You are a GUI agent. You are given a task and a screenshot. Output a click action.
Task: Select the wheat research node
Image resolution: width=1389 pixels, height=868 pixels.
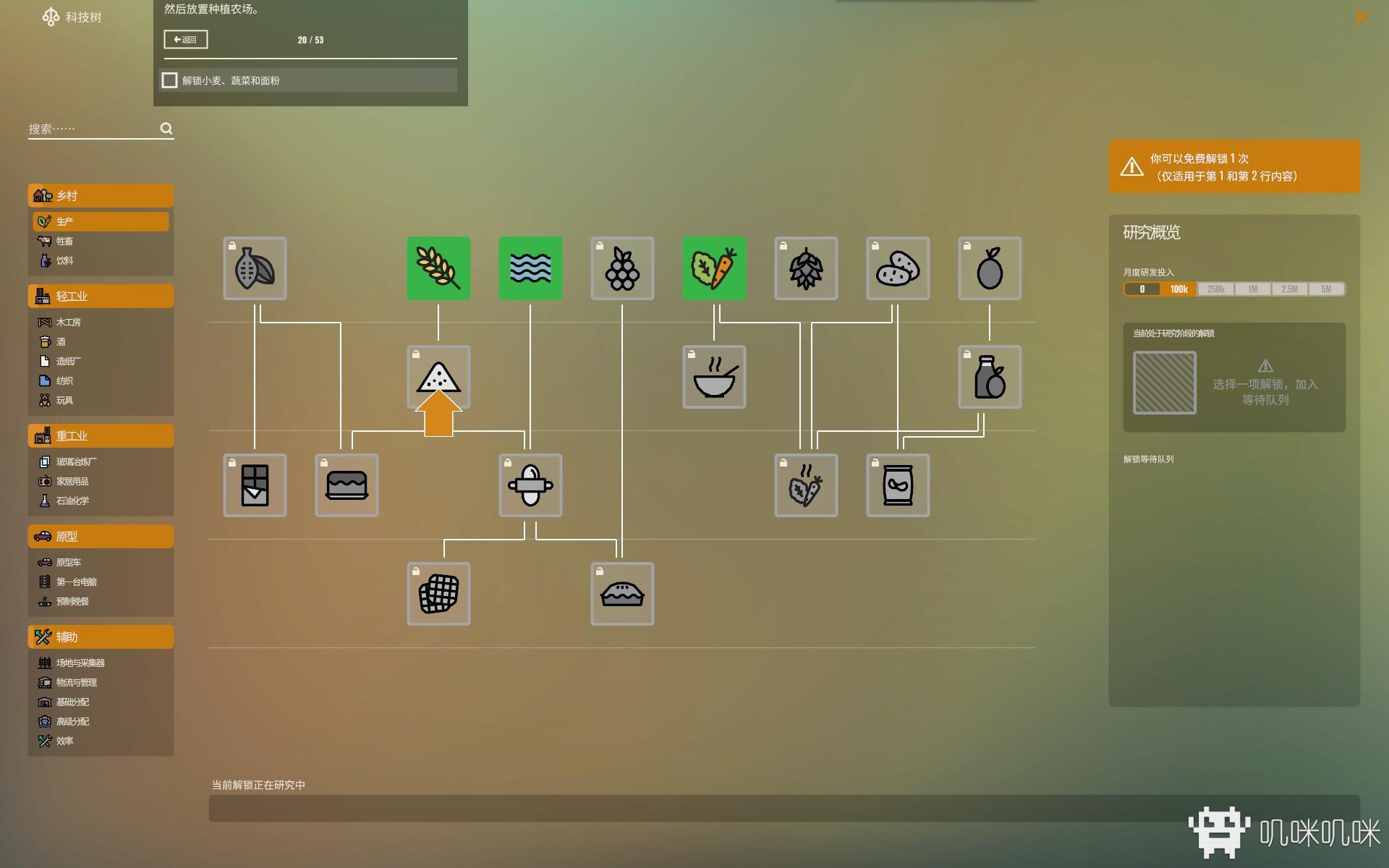coord(438,268)
